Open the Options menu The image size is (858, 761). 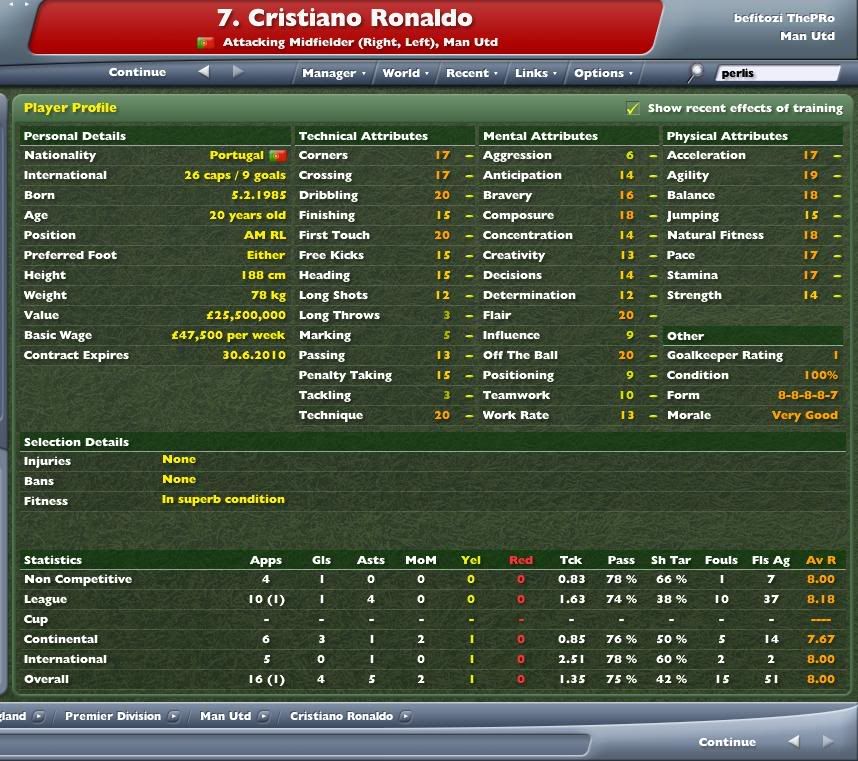pos(603,73)
